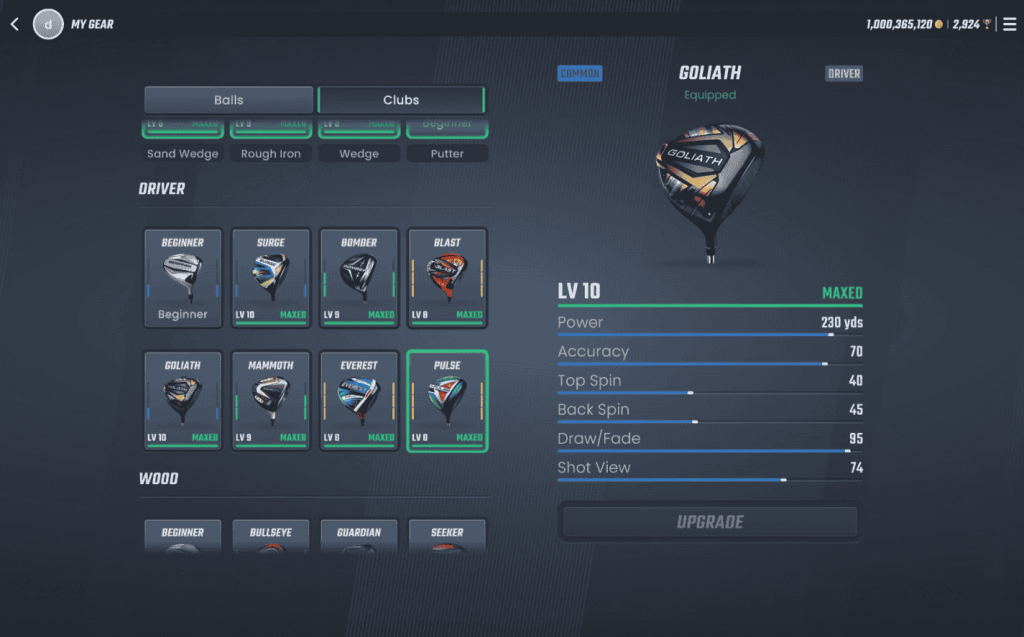Choose the Mammoth driver card
The width and height of the screenshot is (1024, 637).
coord(271,400)
